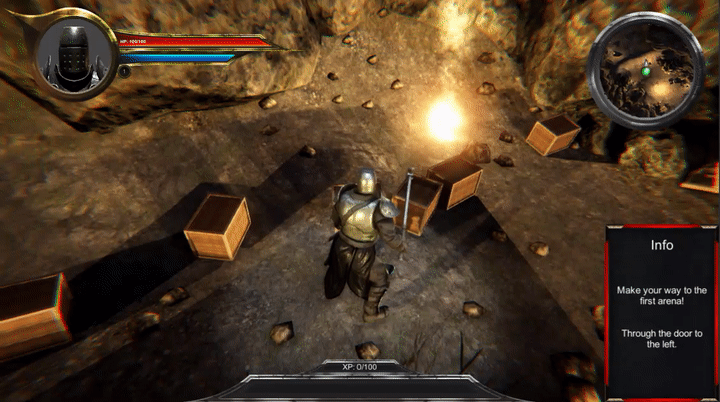Select the Info objective panel

(661, 308)
